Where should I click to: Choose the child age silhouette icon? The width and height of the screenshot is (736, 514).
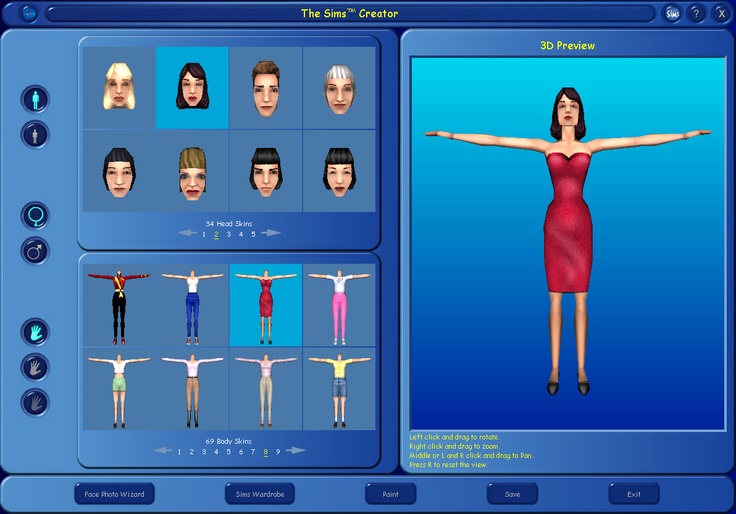tap(35, 134)
